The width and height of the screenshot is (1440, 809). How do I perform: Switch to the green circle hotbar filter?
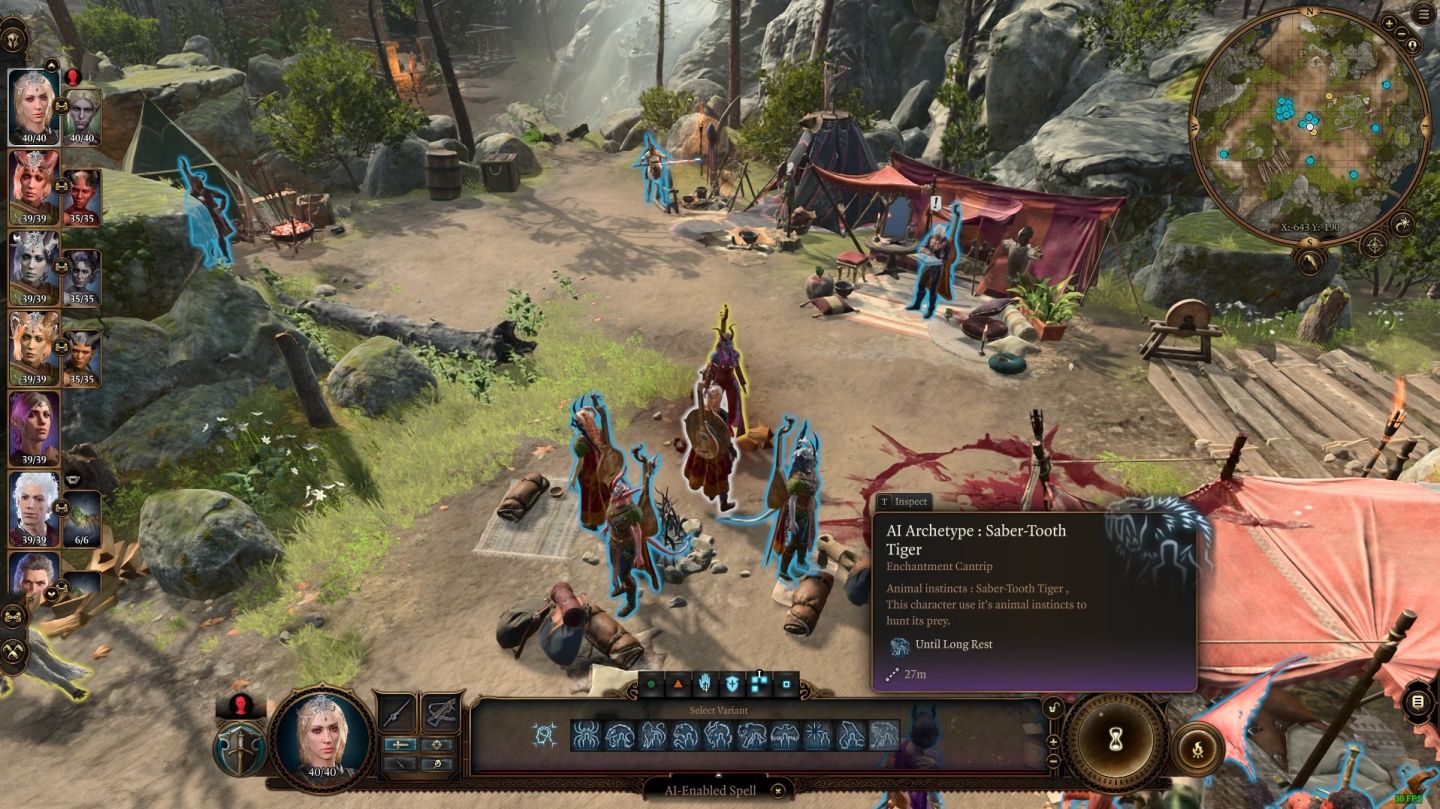point(651,685)
